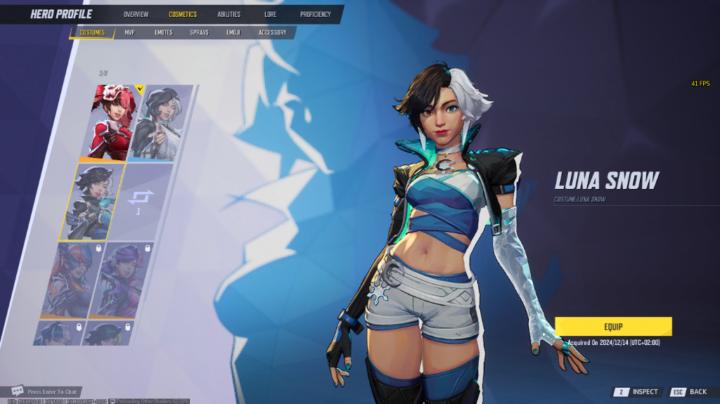720x404 pixels.
Task: Select the red-haired costume thumbnail
Action: 111,121
